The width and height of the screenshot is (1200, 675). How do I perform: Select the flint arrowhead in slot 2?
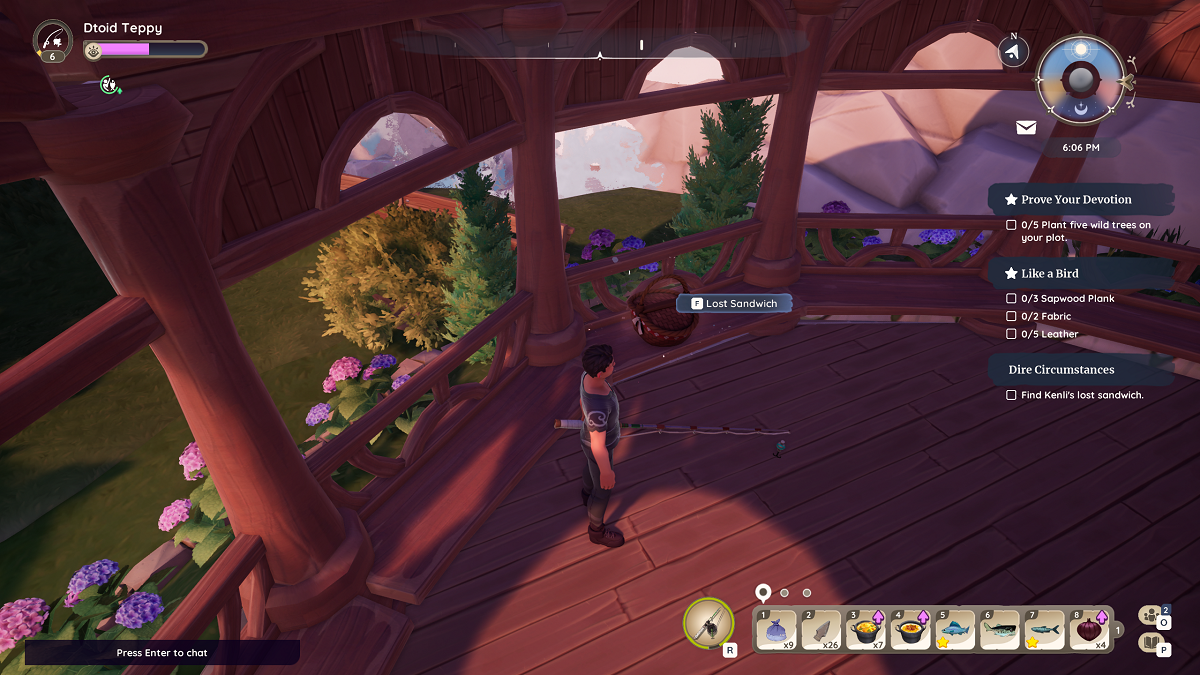(820, 630)
